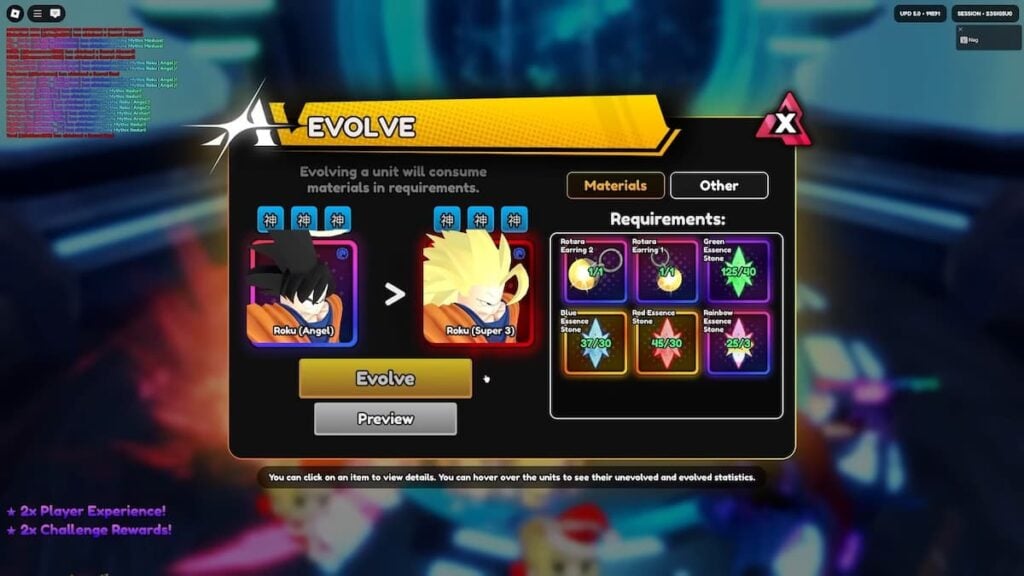Close the Evolve window

[786, 124]
